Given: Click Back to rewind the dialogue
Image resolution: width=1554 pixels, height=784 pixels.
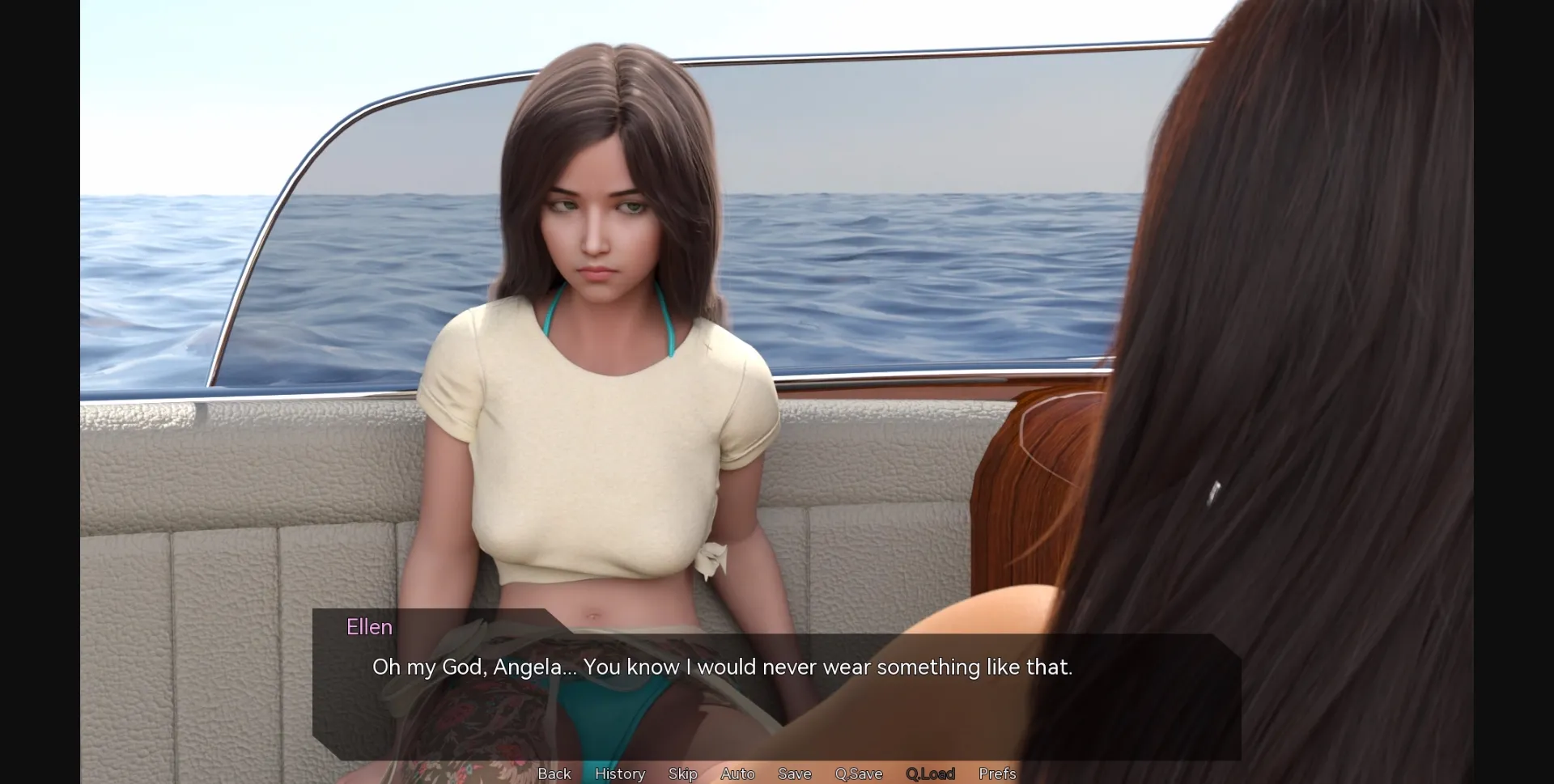Looking at the screenshot, I should coord(554,773).
